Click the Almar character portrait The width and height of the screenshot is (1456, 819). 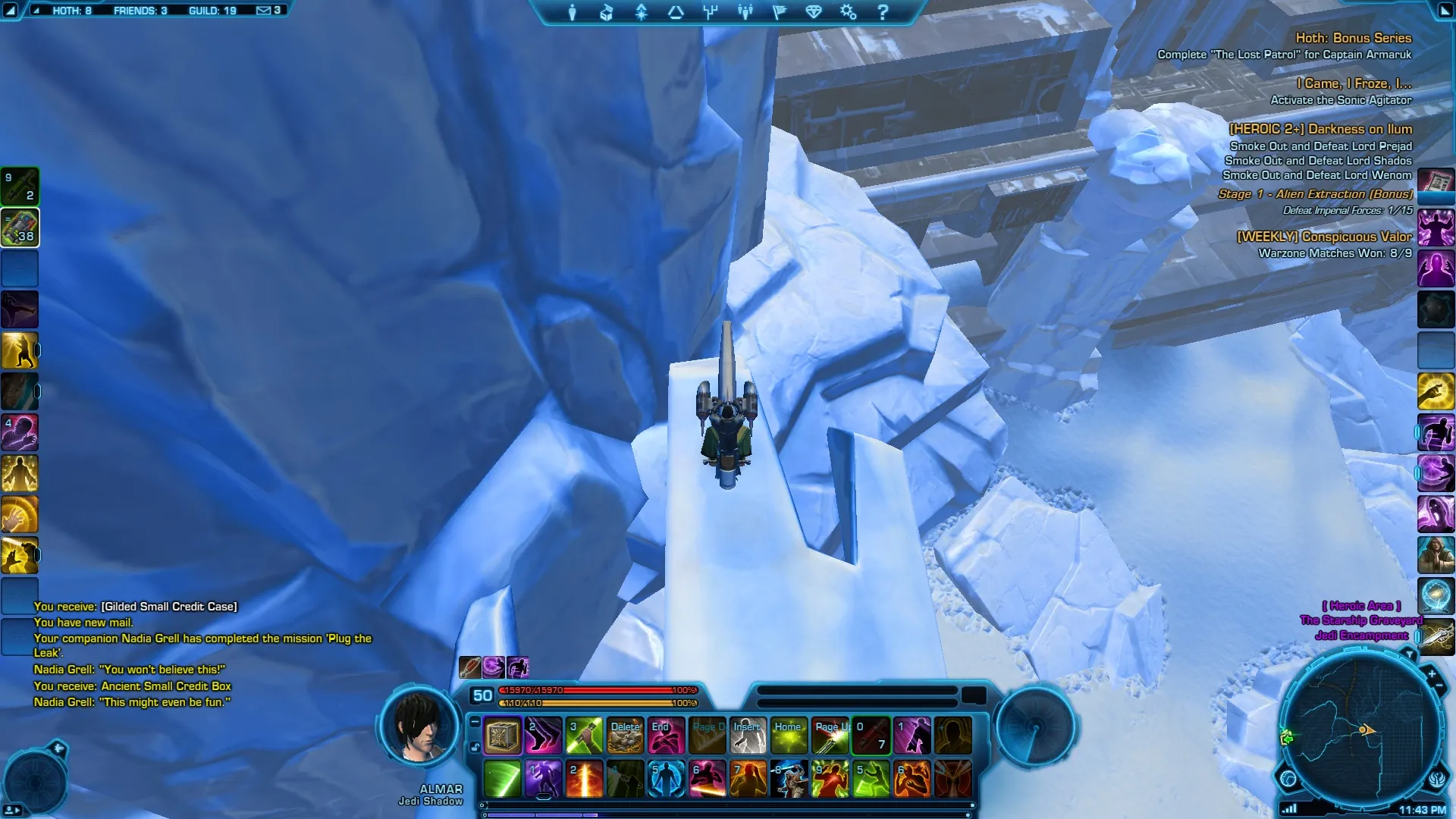pyautogui.click(x=419, y=726)
